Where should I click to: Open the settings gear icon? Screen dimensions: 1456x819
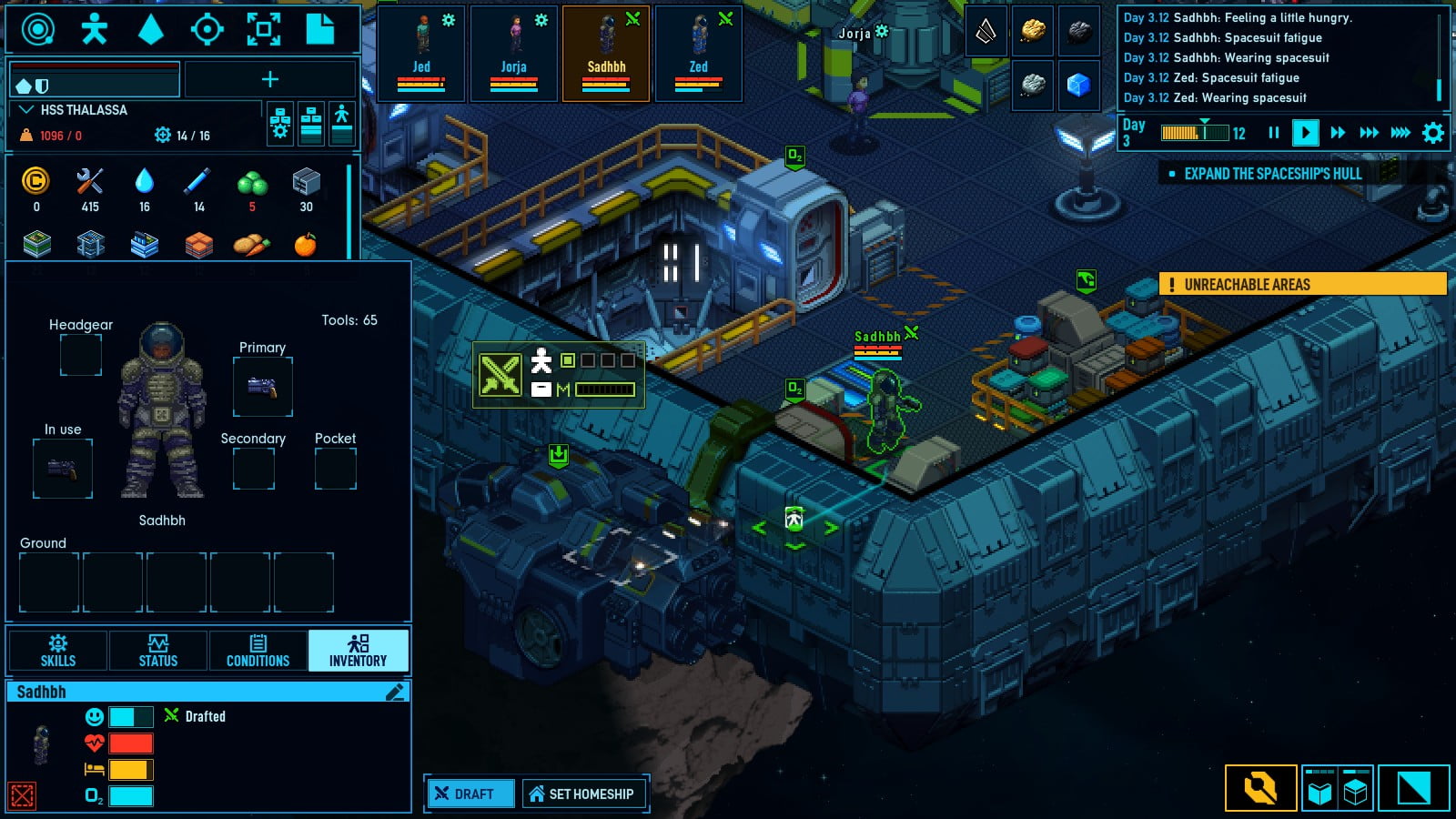[1433, 133]
